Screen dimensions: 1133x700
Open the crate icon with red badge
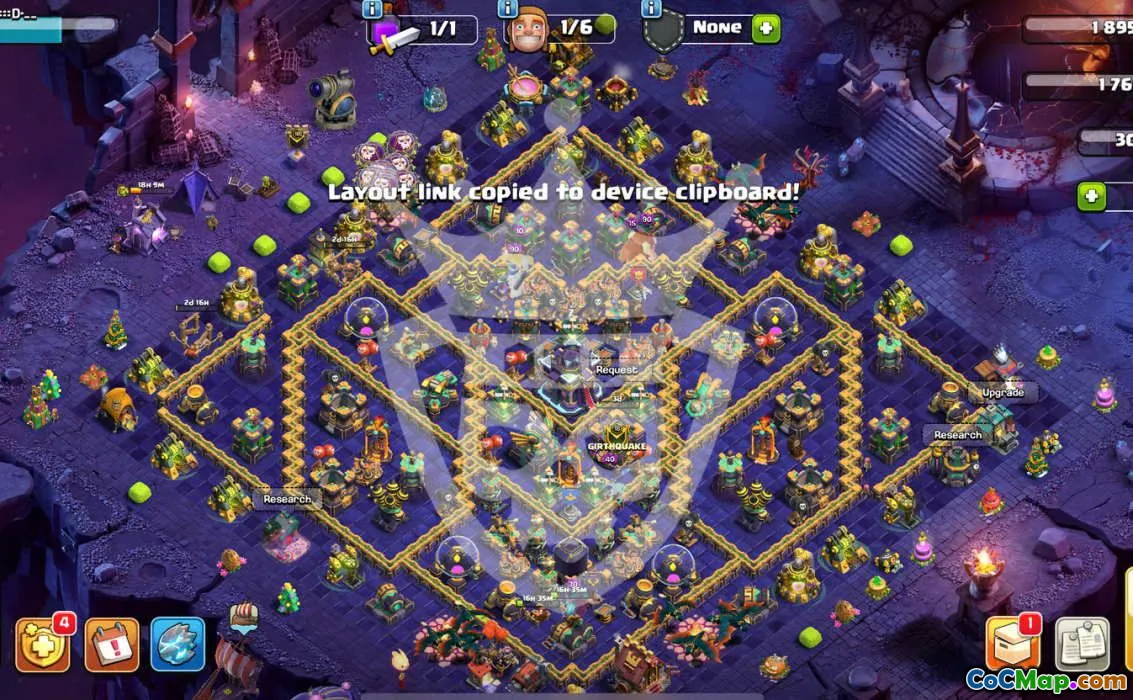1012,644
